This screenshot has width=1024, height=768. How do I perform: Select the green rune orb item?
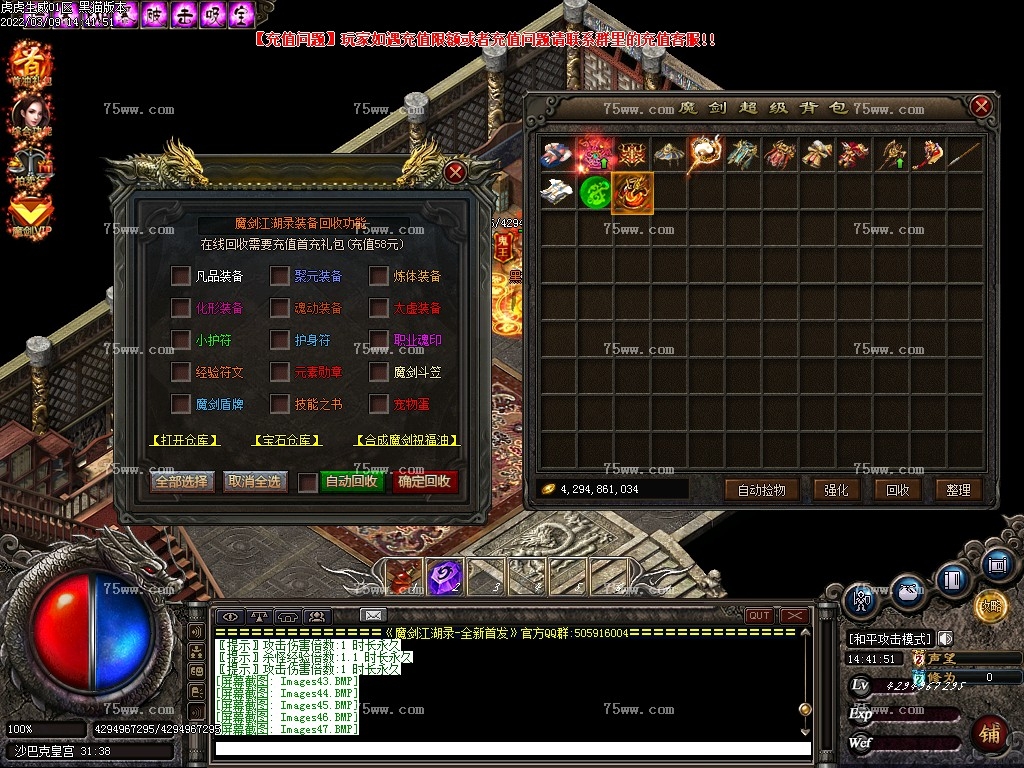click(595, 192)
